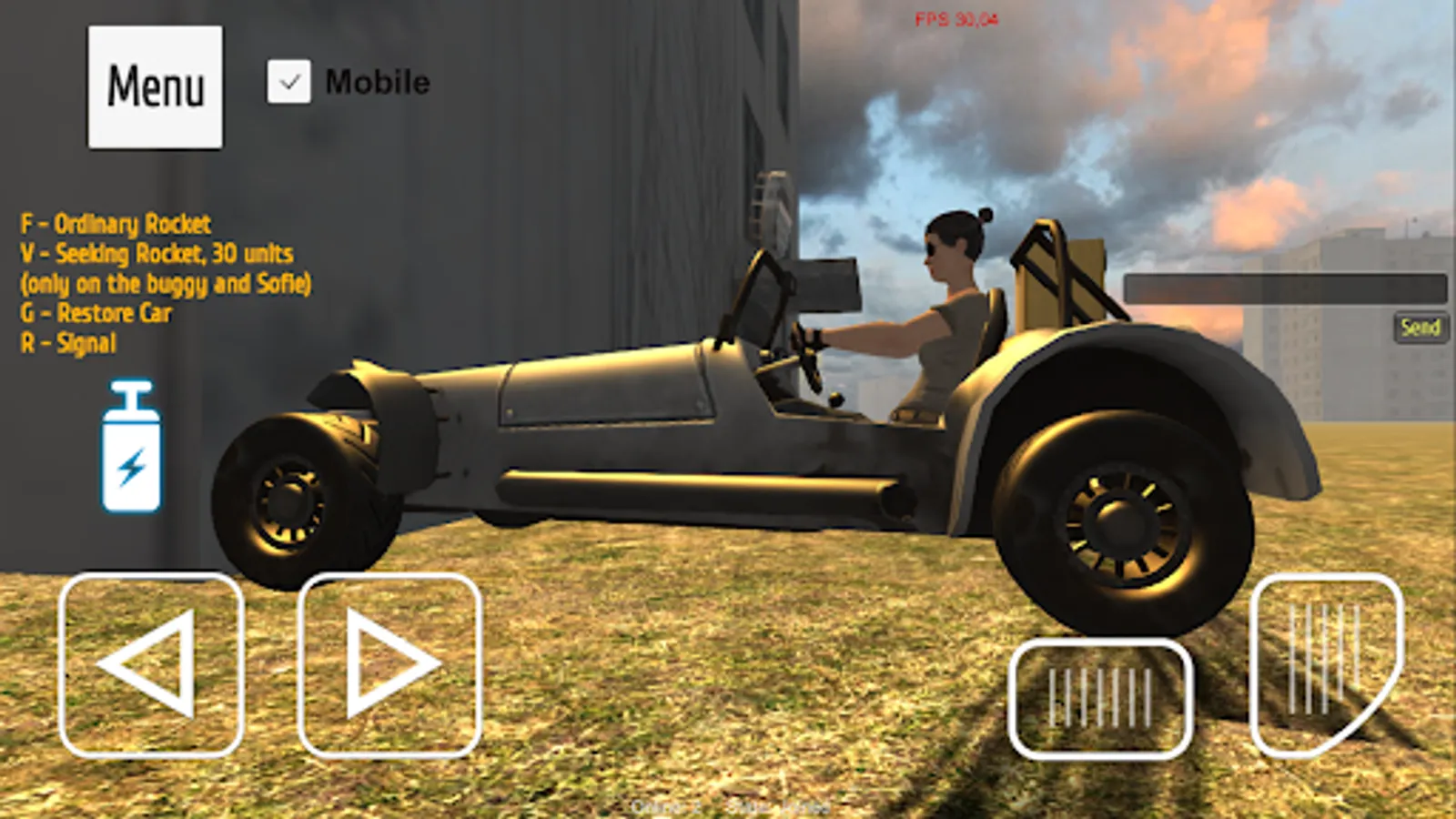Image resolution: width=1456 pixels, height=819 pixels.
Task: Select the 'G - Restore Car' hint text
Action: (97, 314)
